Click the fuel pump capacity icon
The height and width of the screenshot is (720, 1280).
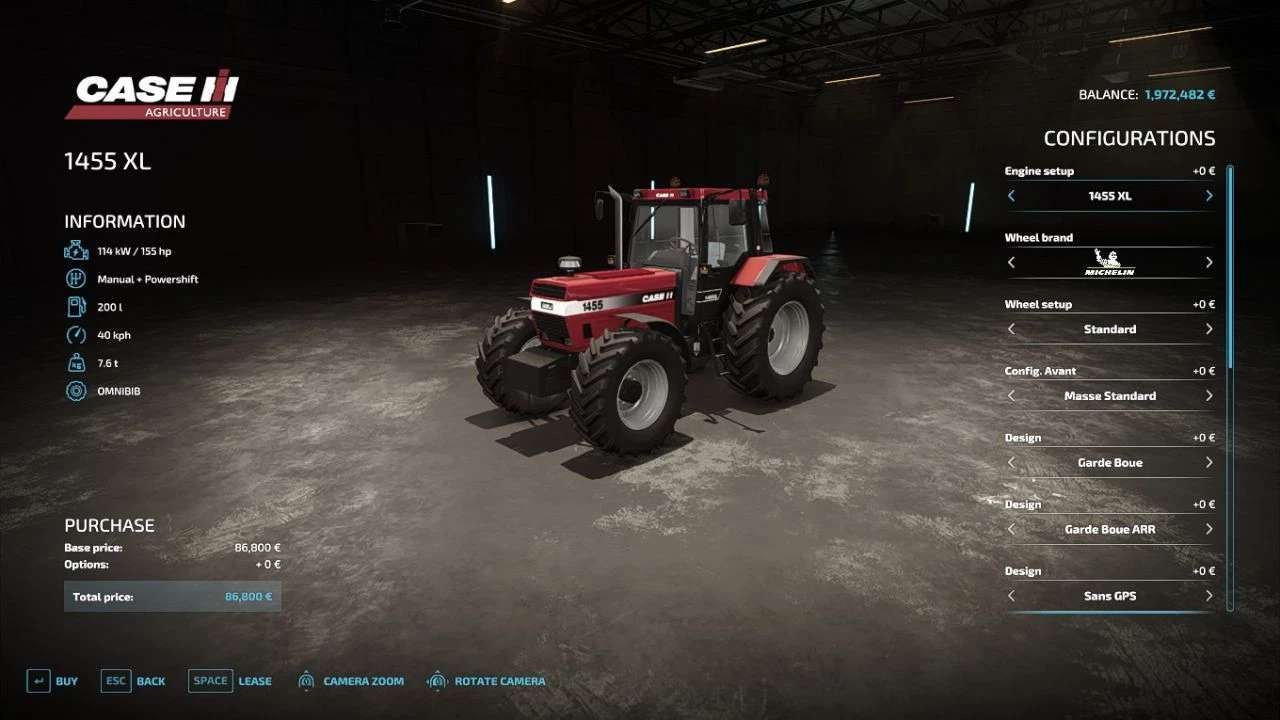click(x=76, y=306)
